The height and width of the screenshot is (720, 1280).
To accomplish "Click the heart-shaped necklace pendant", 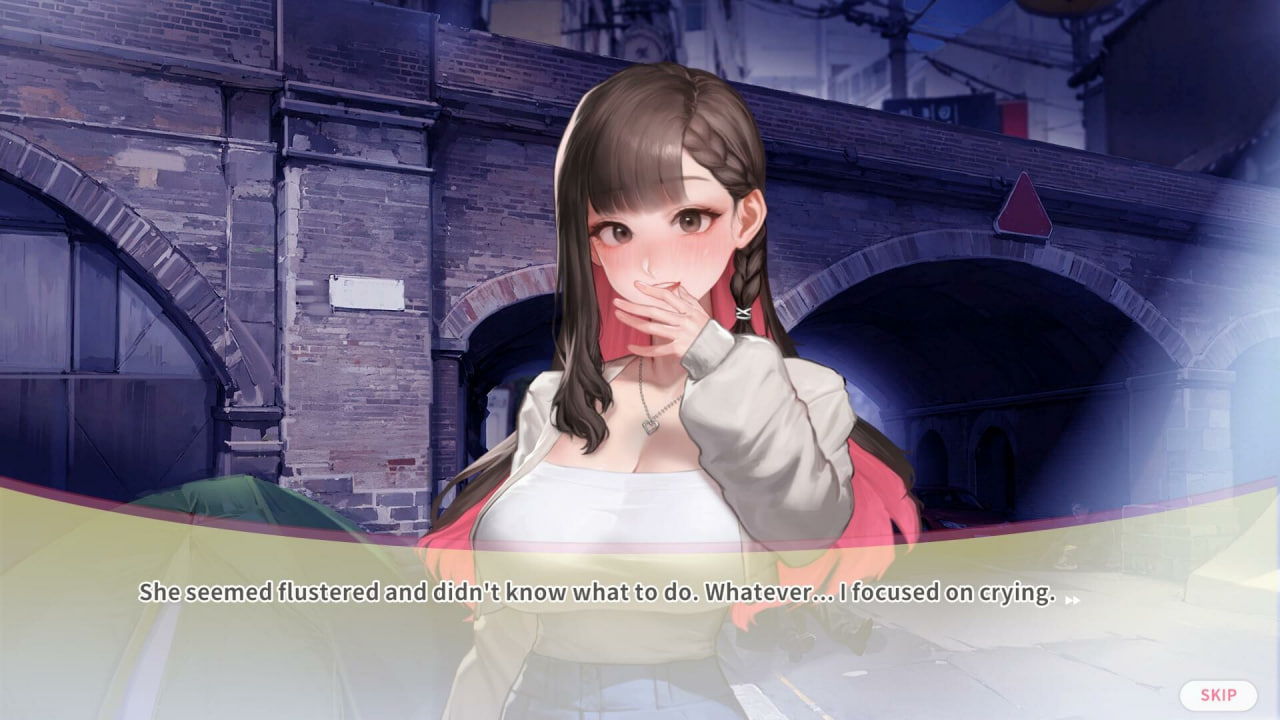I will pos(648,427).
